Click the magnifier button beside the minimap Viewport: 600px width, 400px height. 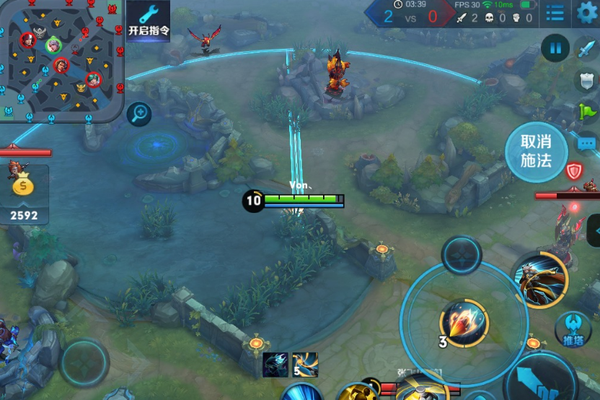tap(139, 114)
